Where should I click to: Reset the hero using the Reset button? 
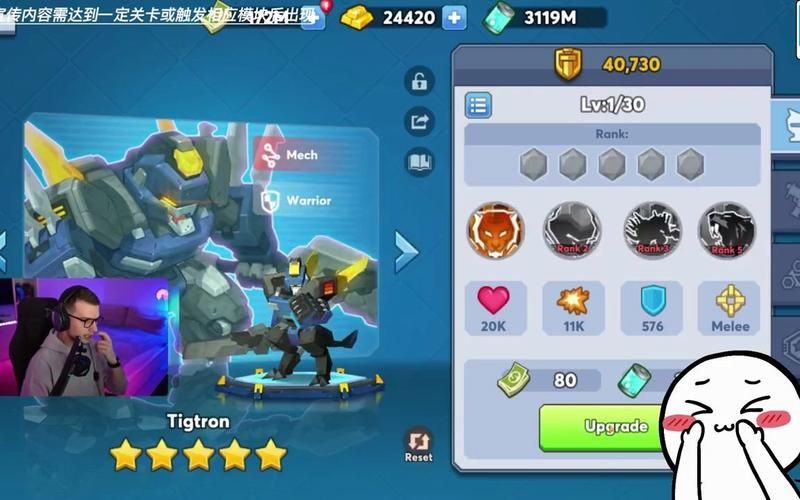[418, 443]
